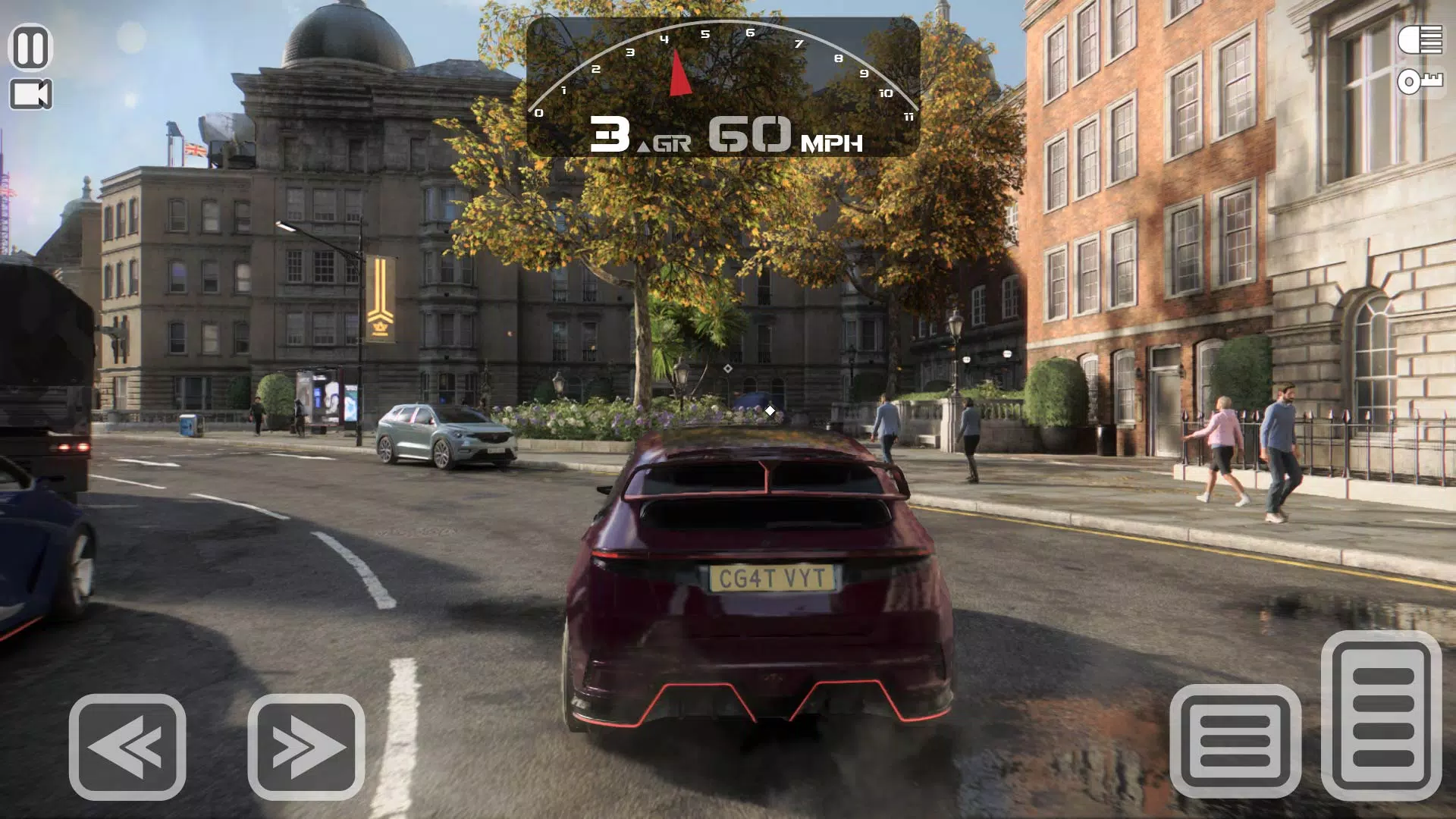Switch the camera view
This screenshot has width=1456, height=819.
[30, 95]
